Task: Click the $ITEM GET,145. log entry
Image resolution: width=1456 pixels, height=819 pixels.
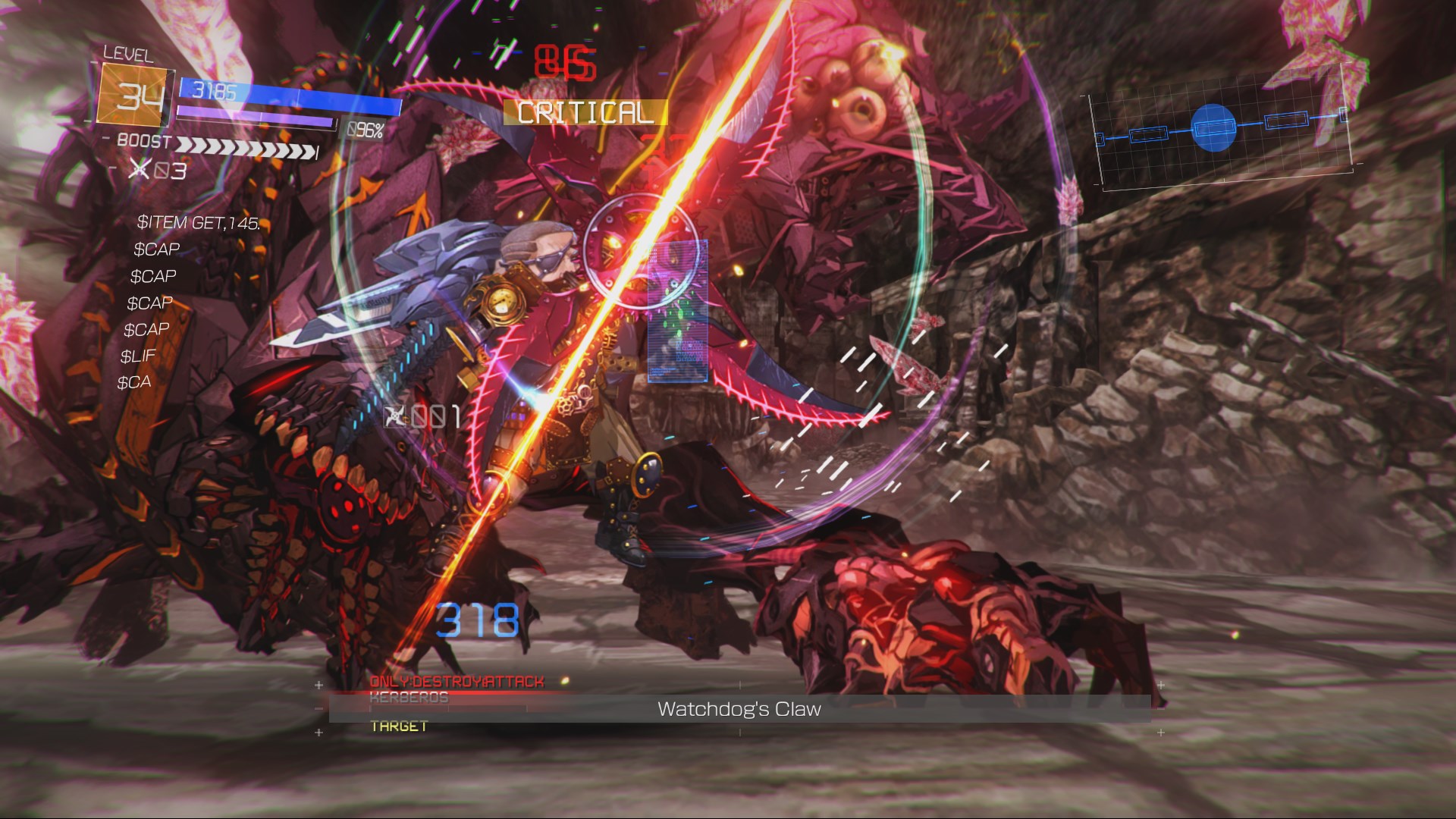Action: (199, 223)
